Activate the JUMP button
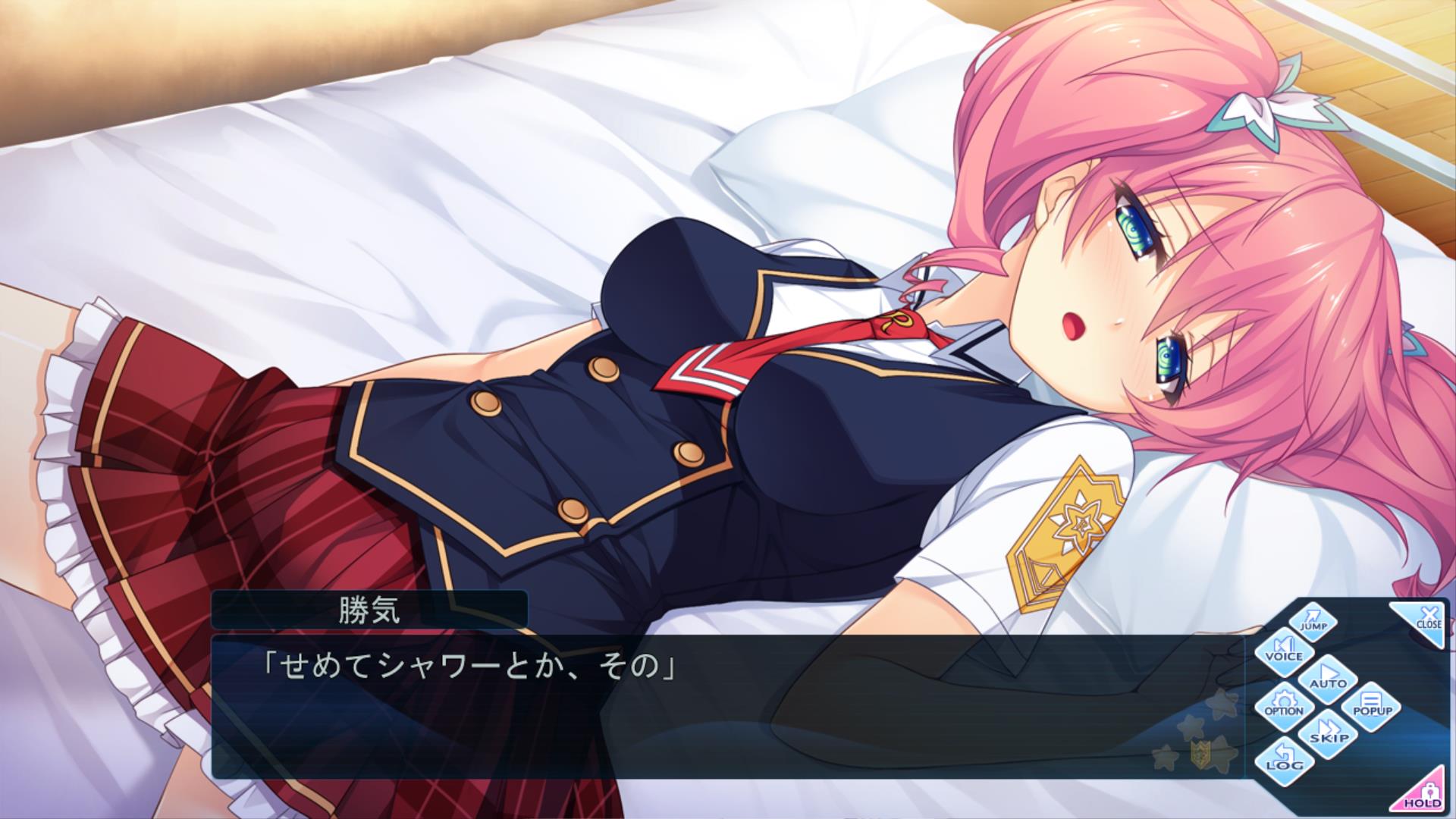Image resolution: width=1456 pixels, height=819 pixels. (x=1313, y=621)
